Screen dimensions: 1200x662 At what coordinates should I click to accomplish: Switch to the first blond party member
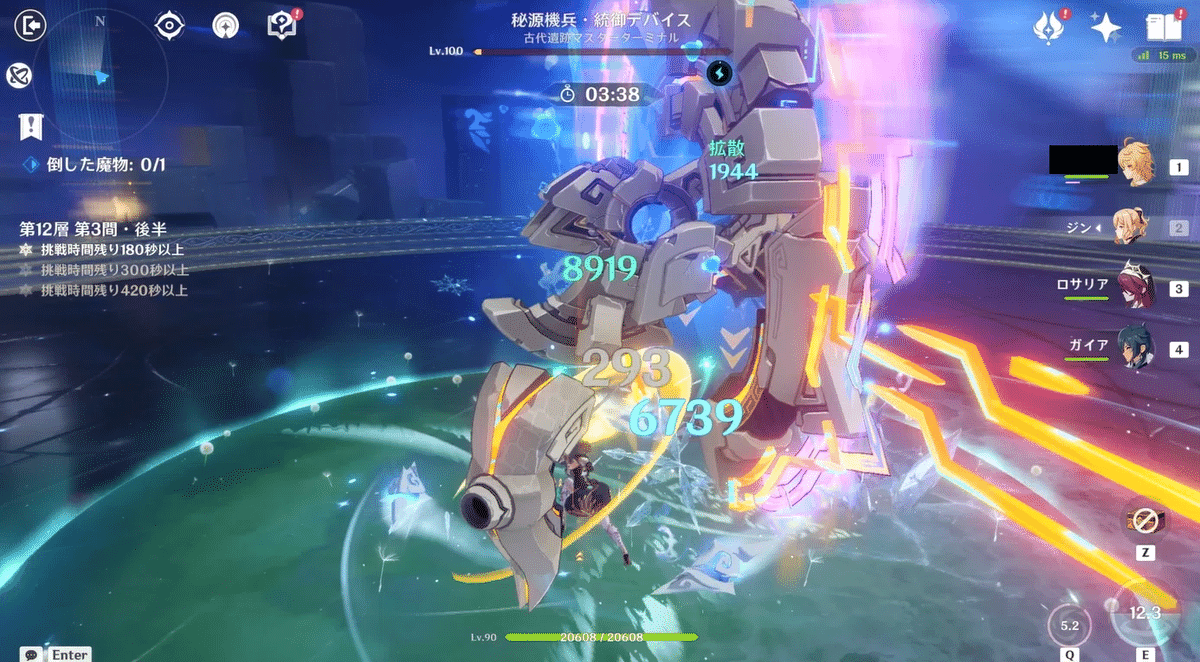pos(1135,166)
